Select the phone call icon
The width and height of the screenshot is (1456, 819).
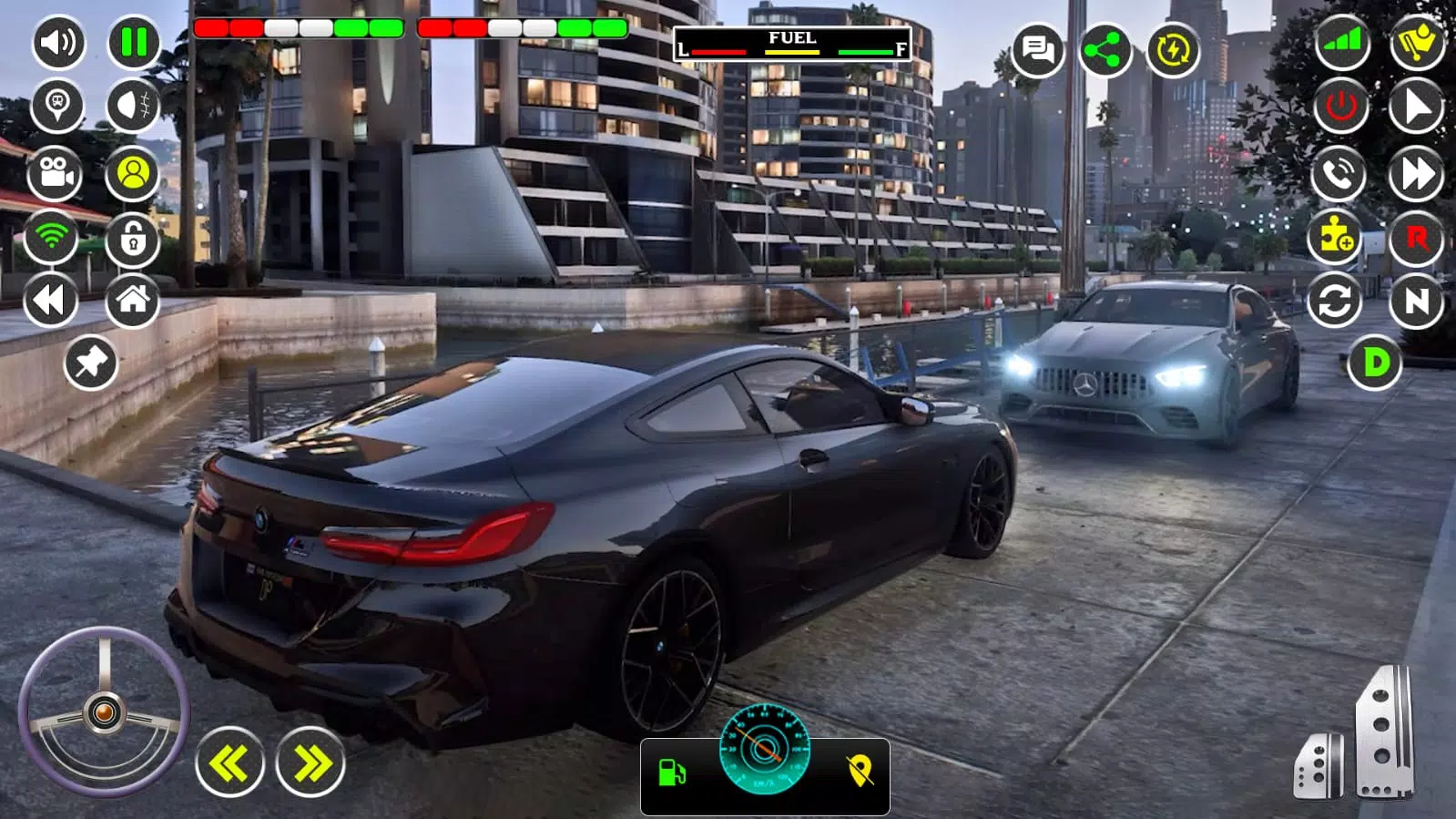click(x=1339, y=173)
